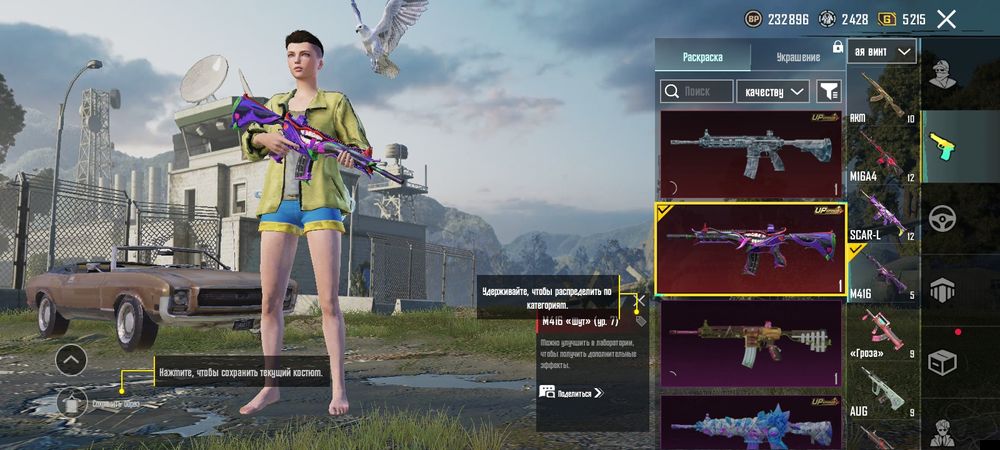Open the weapon type dropdown above AKM
The image size is (1000, 450).
pyautogui.click(x=882, y=51)
